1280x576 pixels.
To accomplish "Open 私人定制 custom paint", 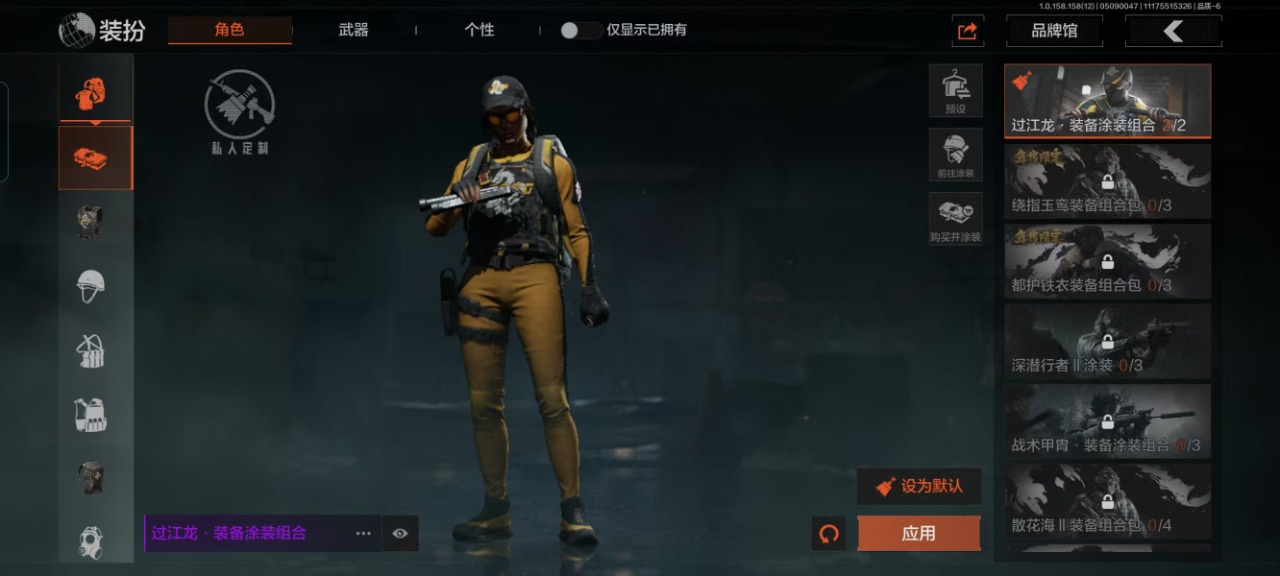I will point(239,111).
